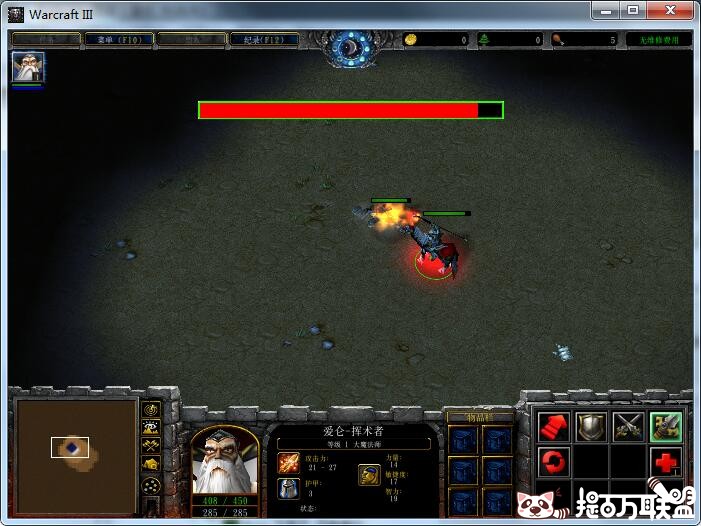The image size is (701, 526).
Task: Open the formation toggle button by the minimap
Action: tap(151, 485)
